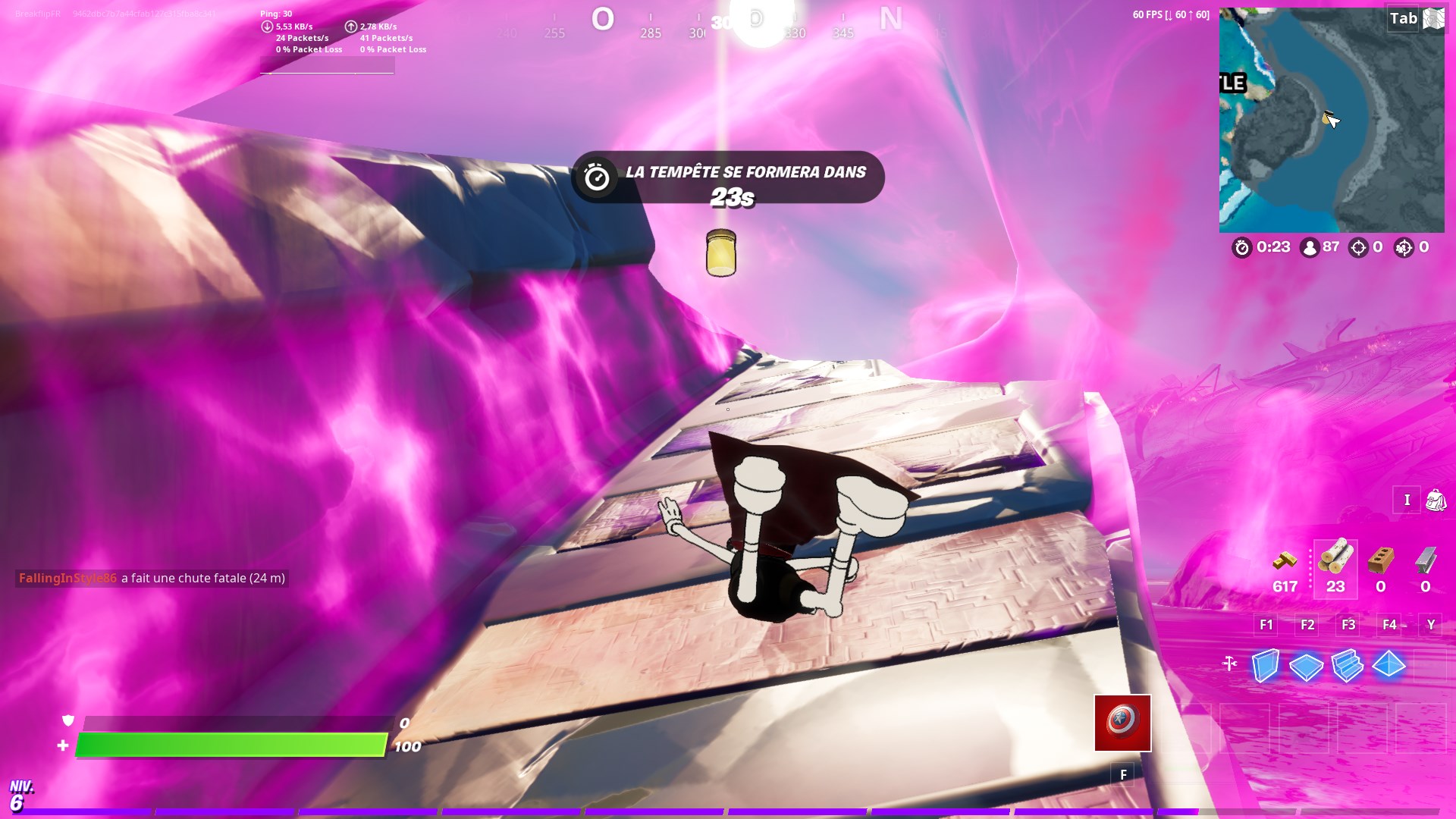Click the storm timer stopwatch icon showing 0:23
Viewport: 1456px width, 819px height.
click(1242, 248)
